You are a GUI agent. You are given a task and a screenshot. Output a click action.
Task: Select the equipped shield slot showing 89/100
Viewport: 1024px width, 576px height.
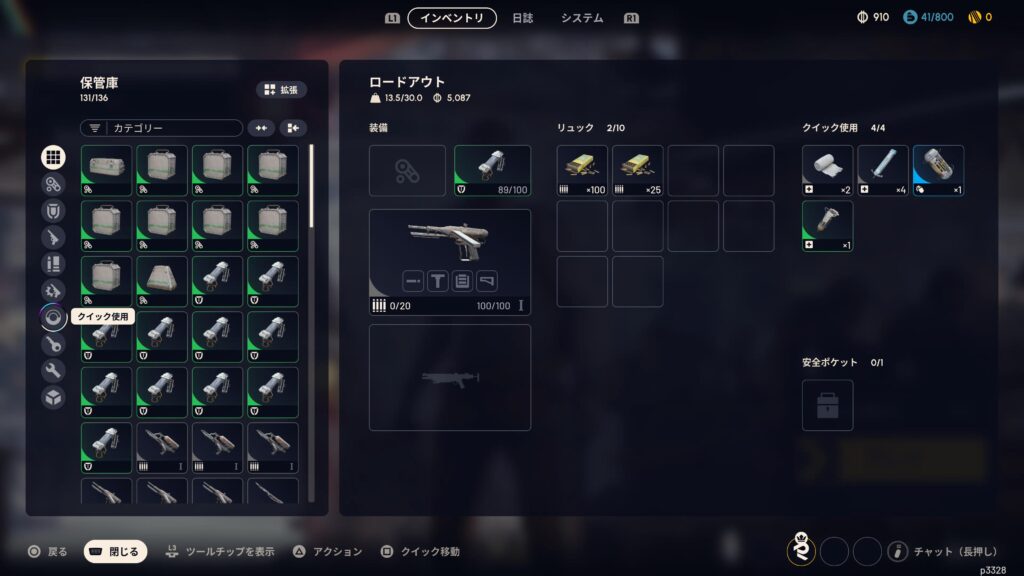492,171
